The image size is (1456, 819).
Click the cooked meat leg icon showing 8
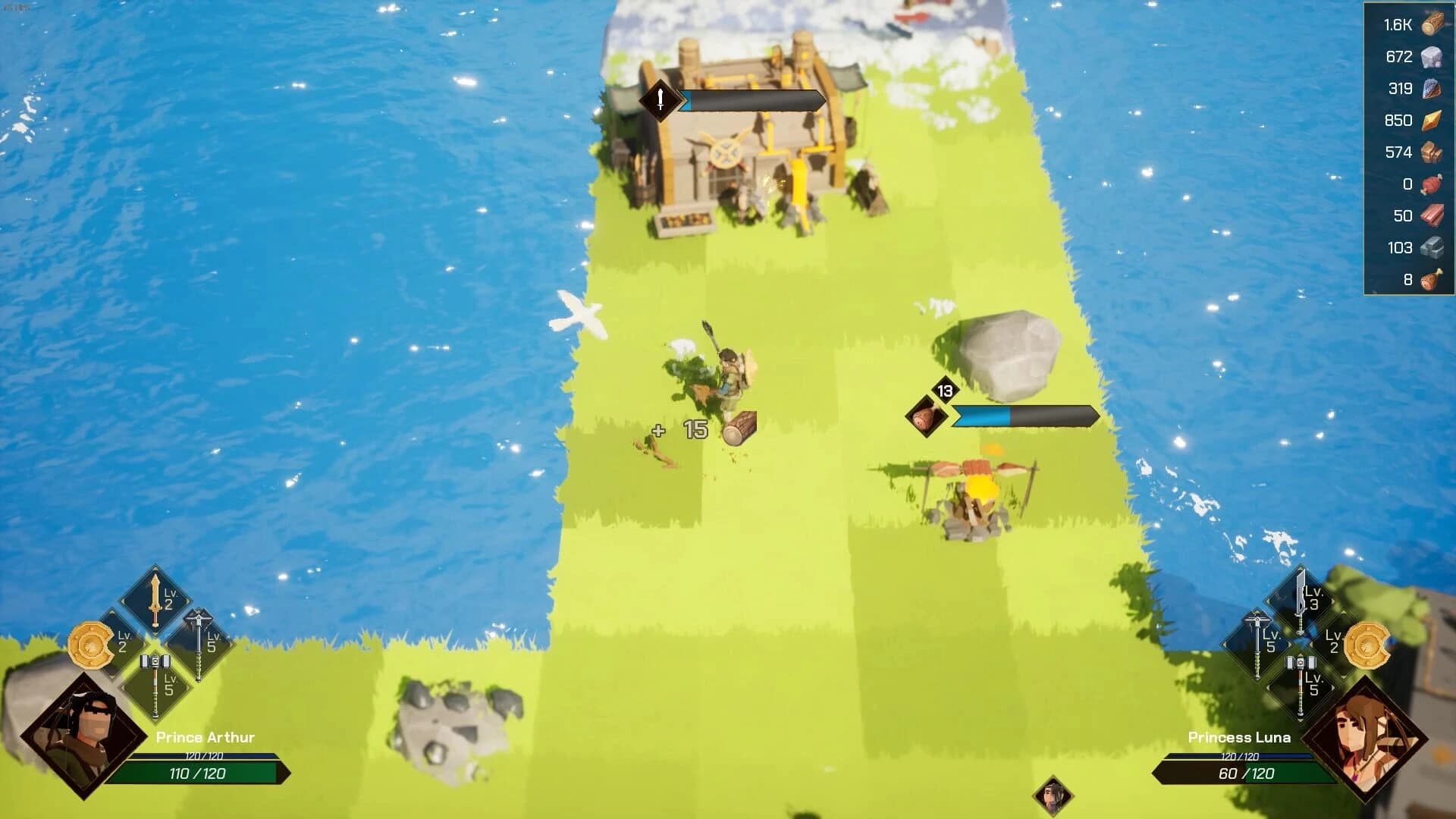(1432, 278)
